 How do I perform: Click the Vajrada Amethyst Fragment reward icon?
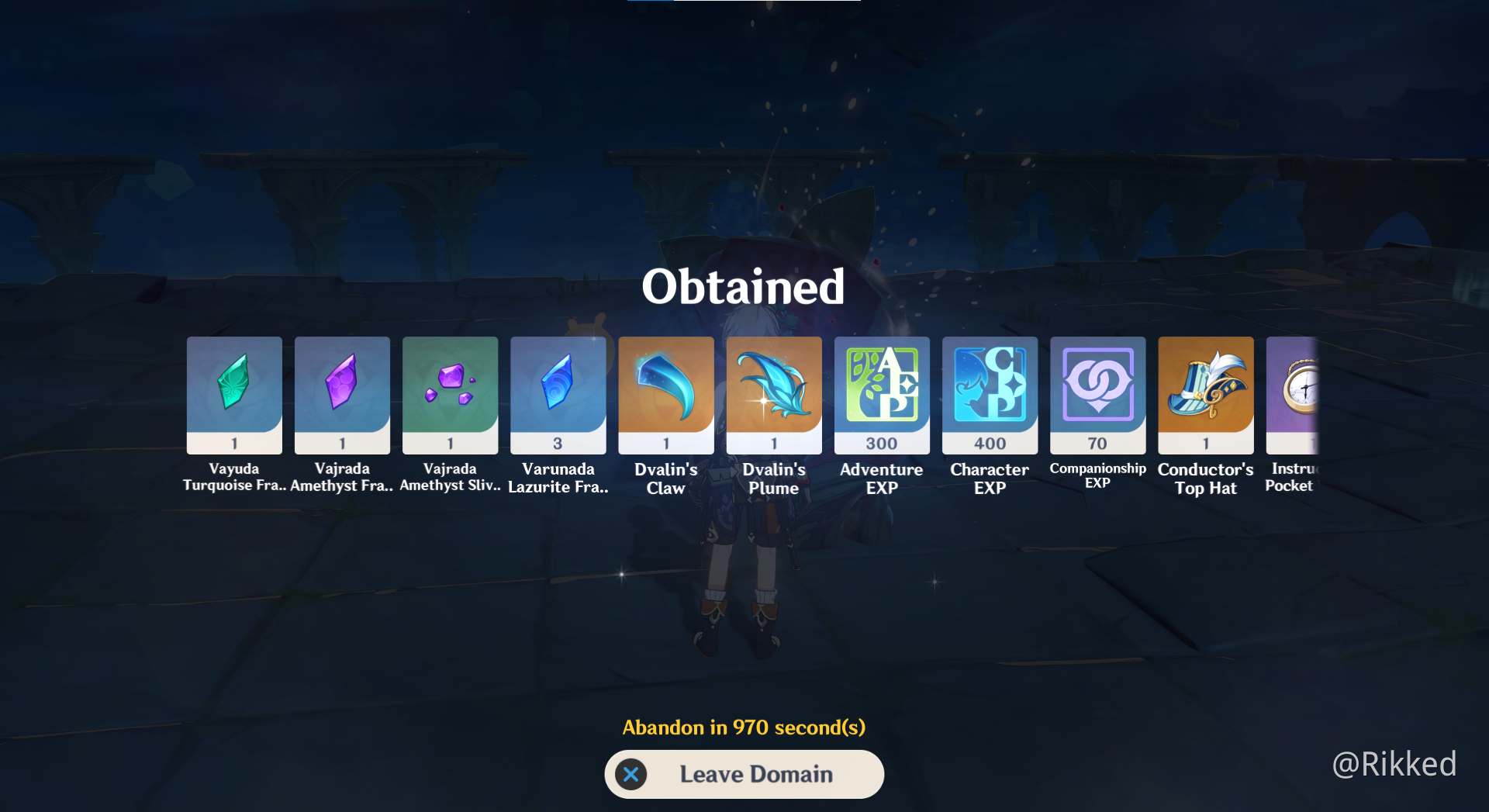(x=341, y=395)
